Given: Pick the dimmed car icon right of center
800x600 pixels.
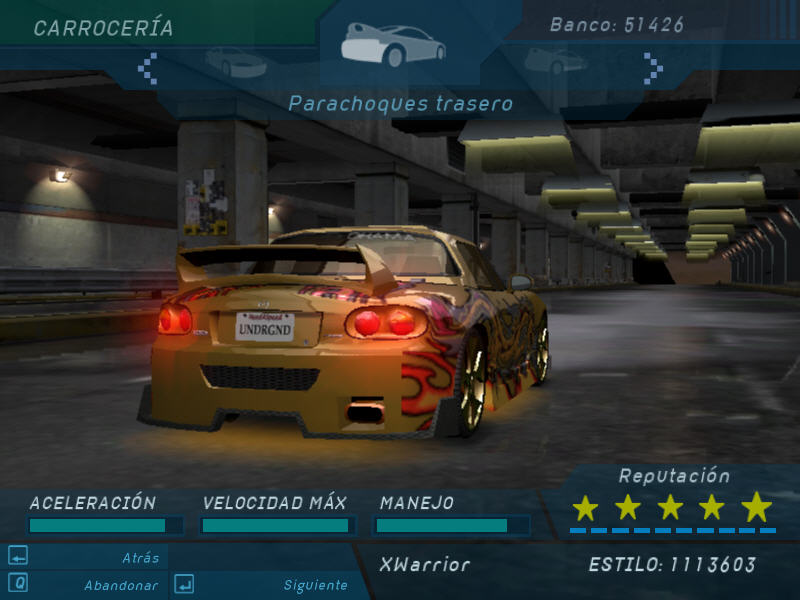Looking at the screenshot, I should (x=556, y=62).
